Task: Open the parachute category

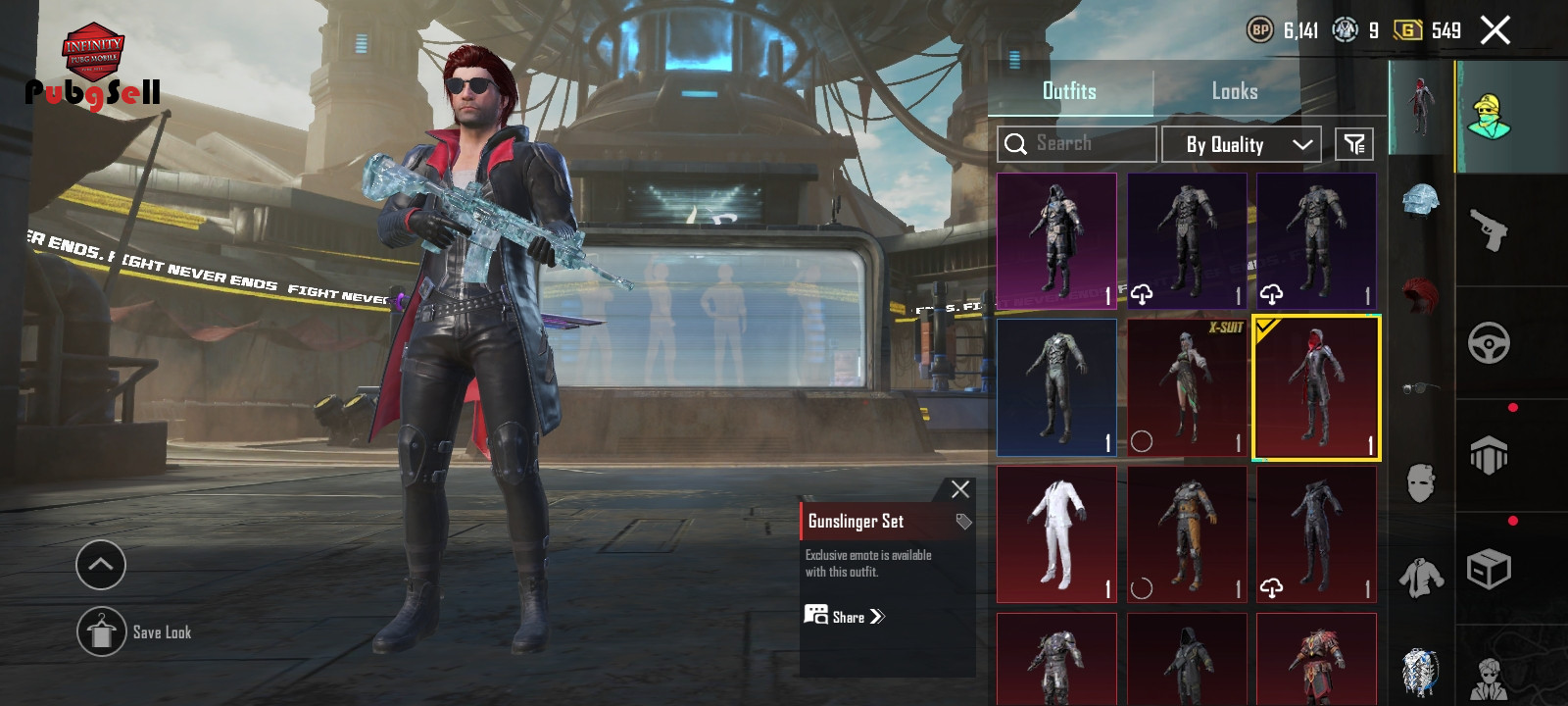Action: [1489, 456]
